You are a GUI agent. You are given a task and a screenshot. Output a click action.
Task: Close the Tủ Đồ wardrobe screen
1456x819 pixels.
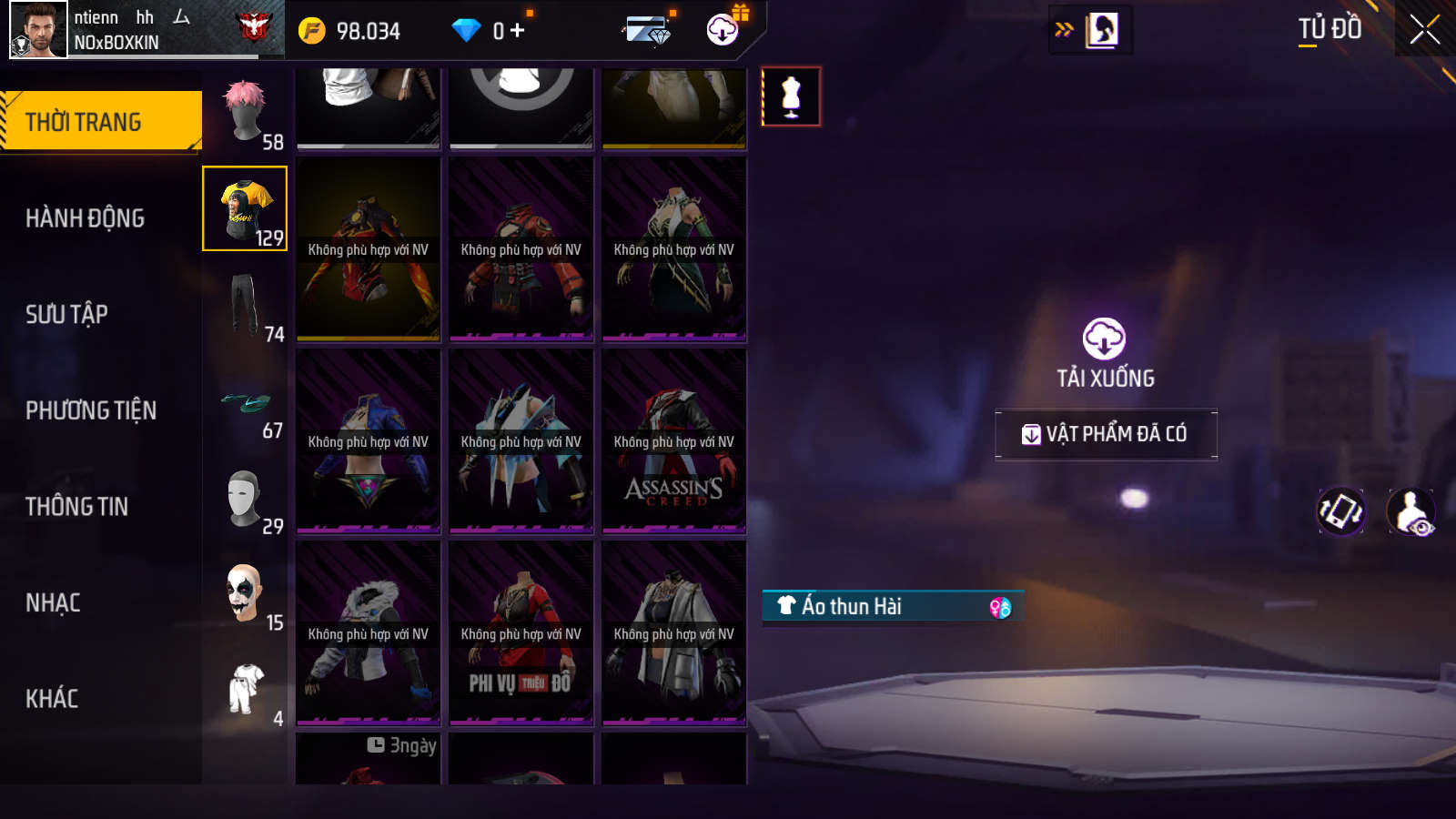click(x=1424, y=29)
